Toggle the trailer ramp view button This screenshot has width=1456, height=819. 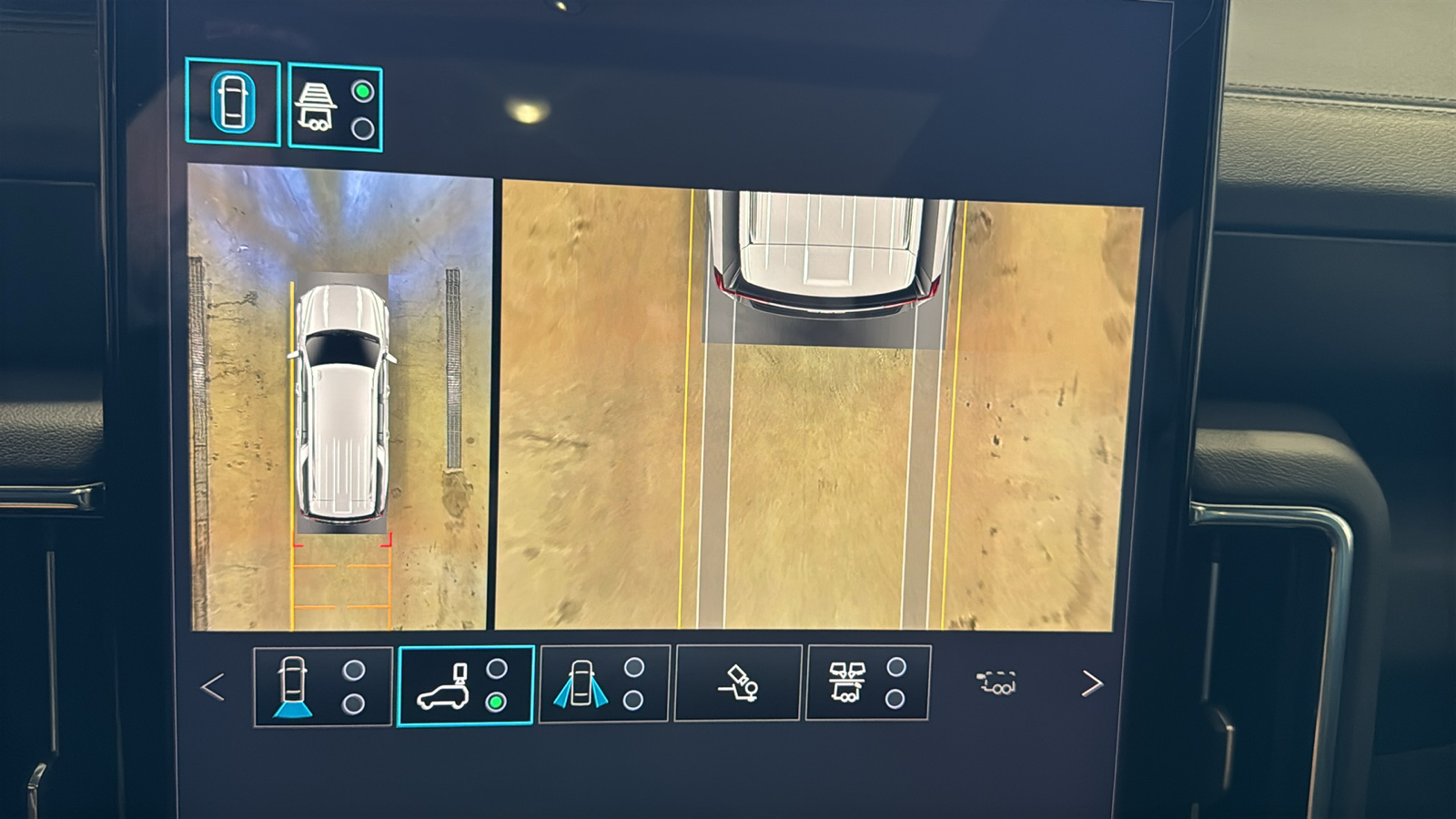(x=335, y=108)
